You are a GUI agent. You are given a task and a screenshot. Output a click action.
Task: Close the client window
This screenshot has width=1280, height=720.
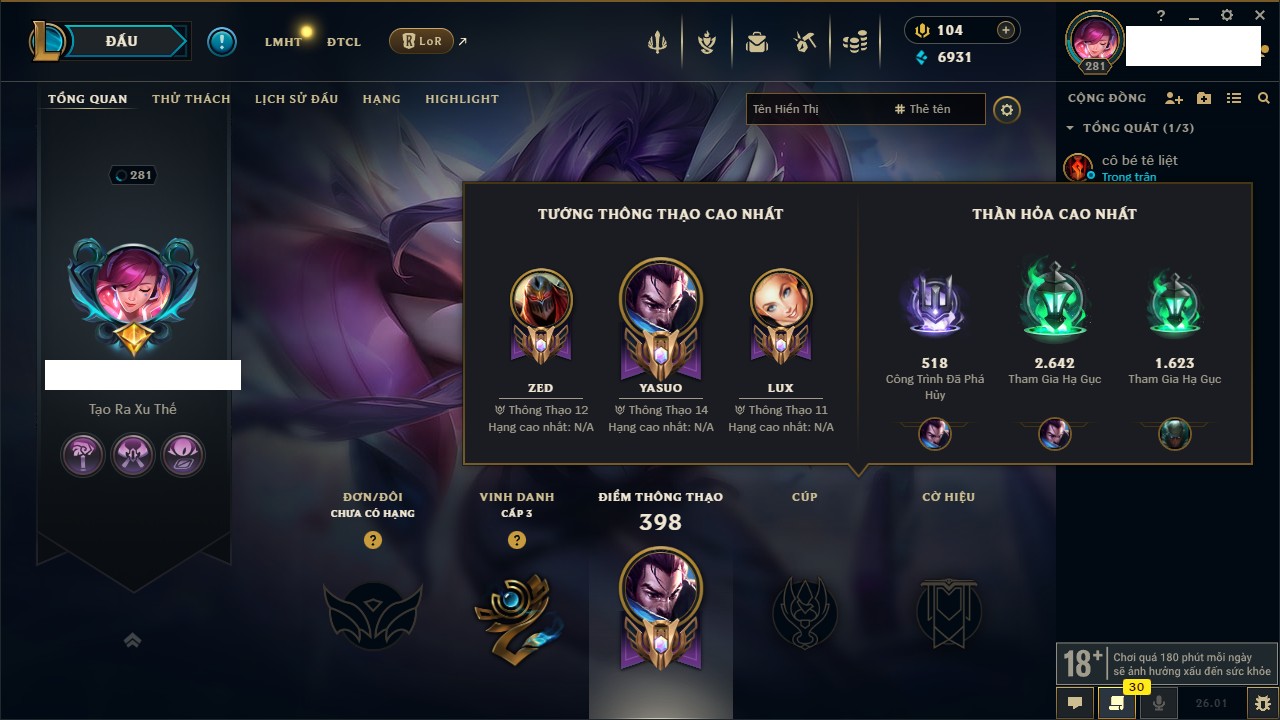click(x=1257, y=15)
